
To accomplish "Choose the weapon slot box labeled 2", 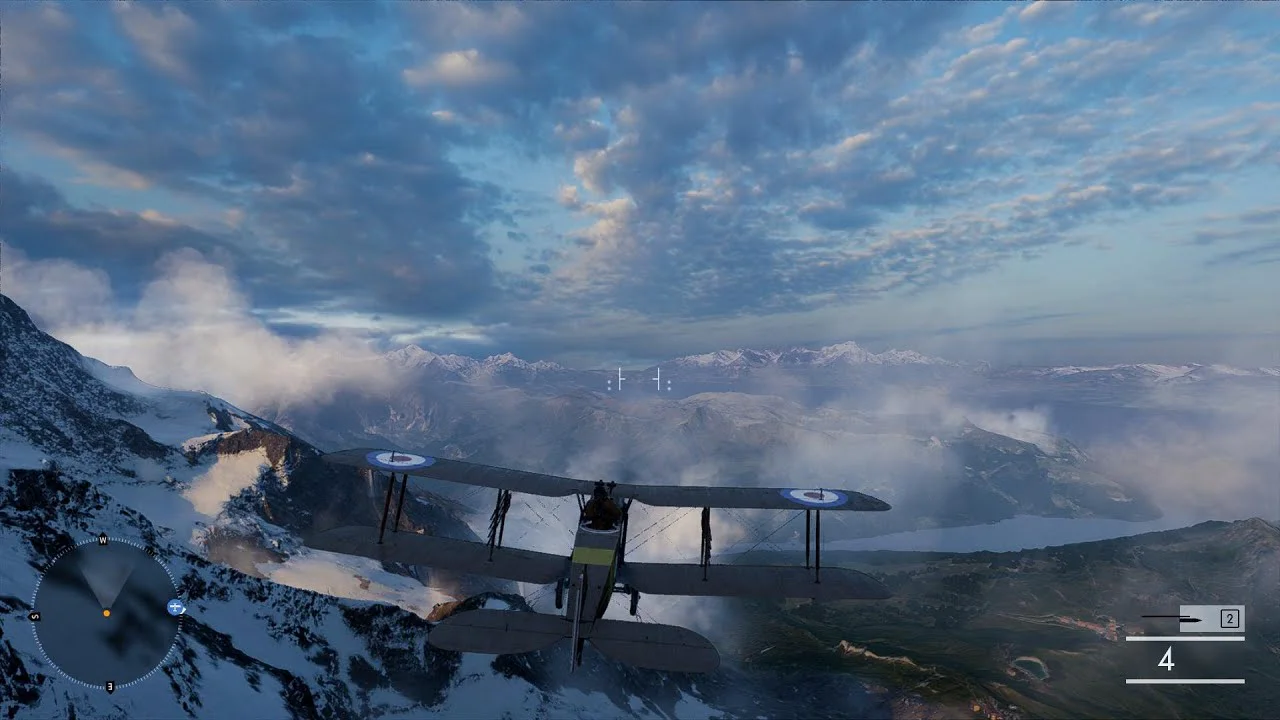I will tap(1229, 618).
